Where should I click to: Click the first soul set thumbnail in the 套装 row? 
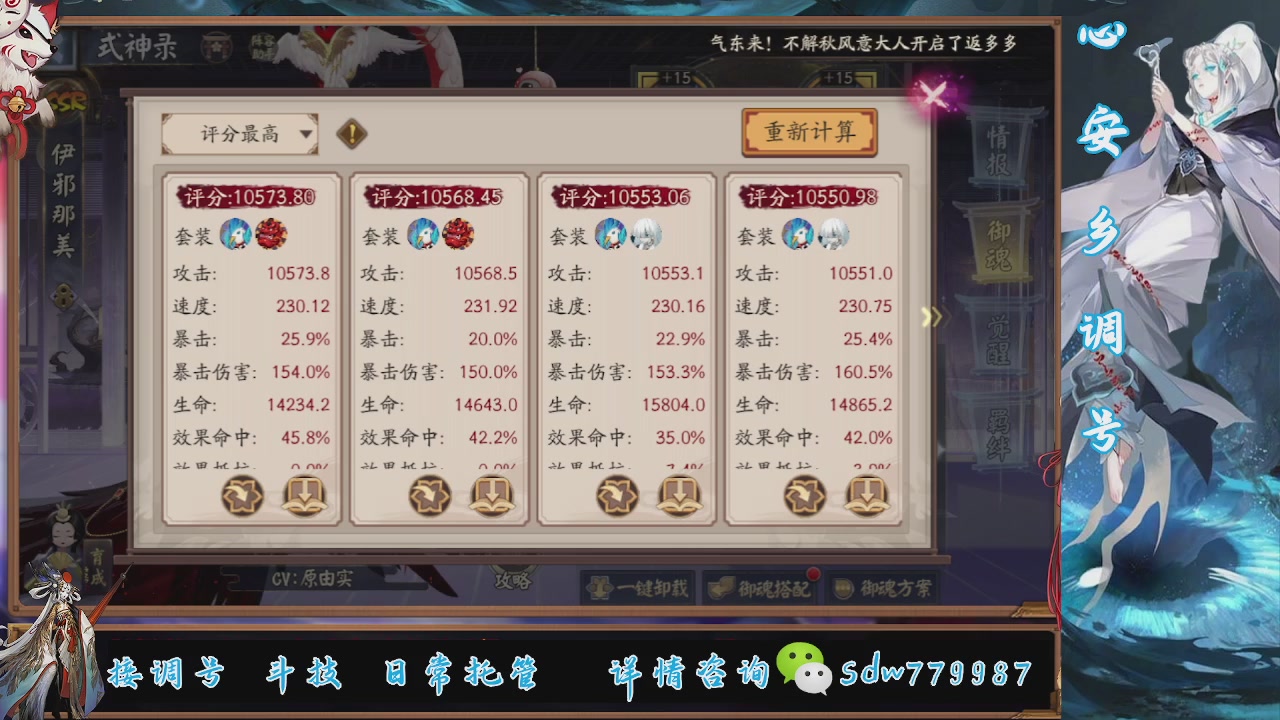click(x=236, y=237)
